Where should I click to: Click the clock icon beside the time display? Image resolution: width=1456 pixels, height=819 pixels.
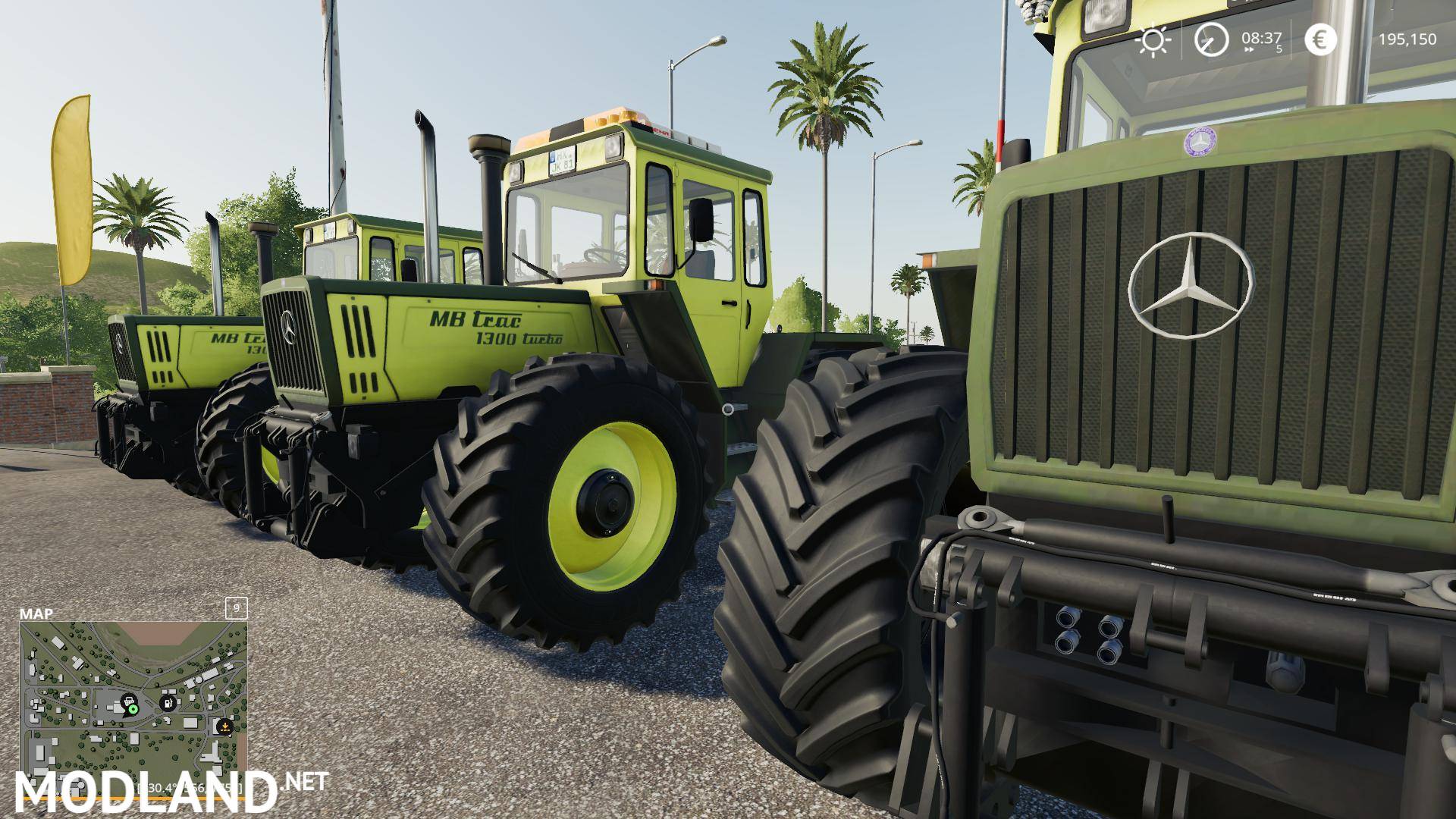pyautogui.click(x=1210, y=40)
